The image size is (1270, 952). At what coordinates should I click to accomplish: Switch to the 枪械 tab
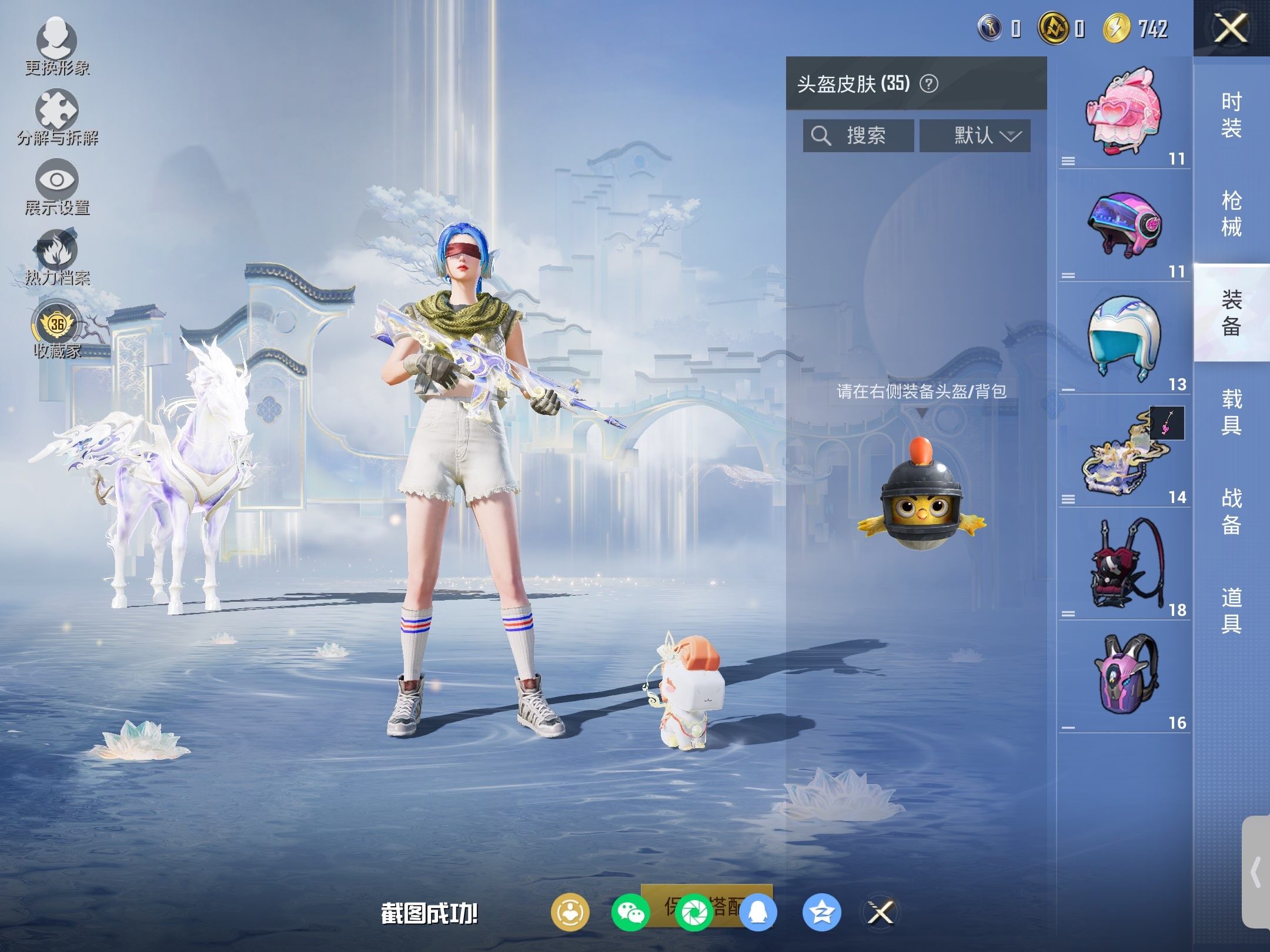click(1231, 213)
